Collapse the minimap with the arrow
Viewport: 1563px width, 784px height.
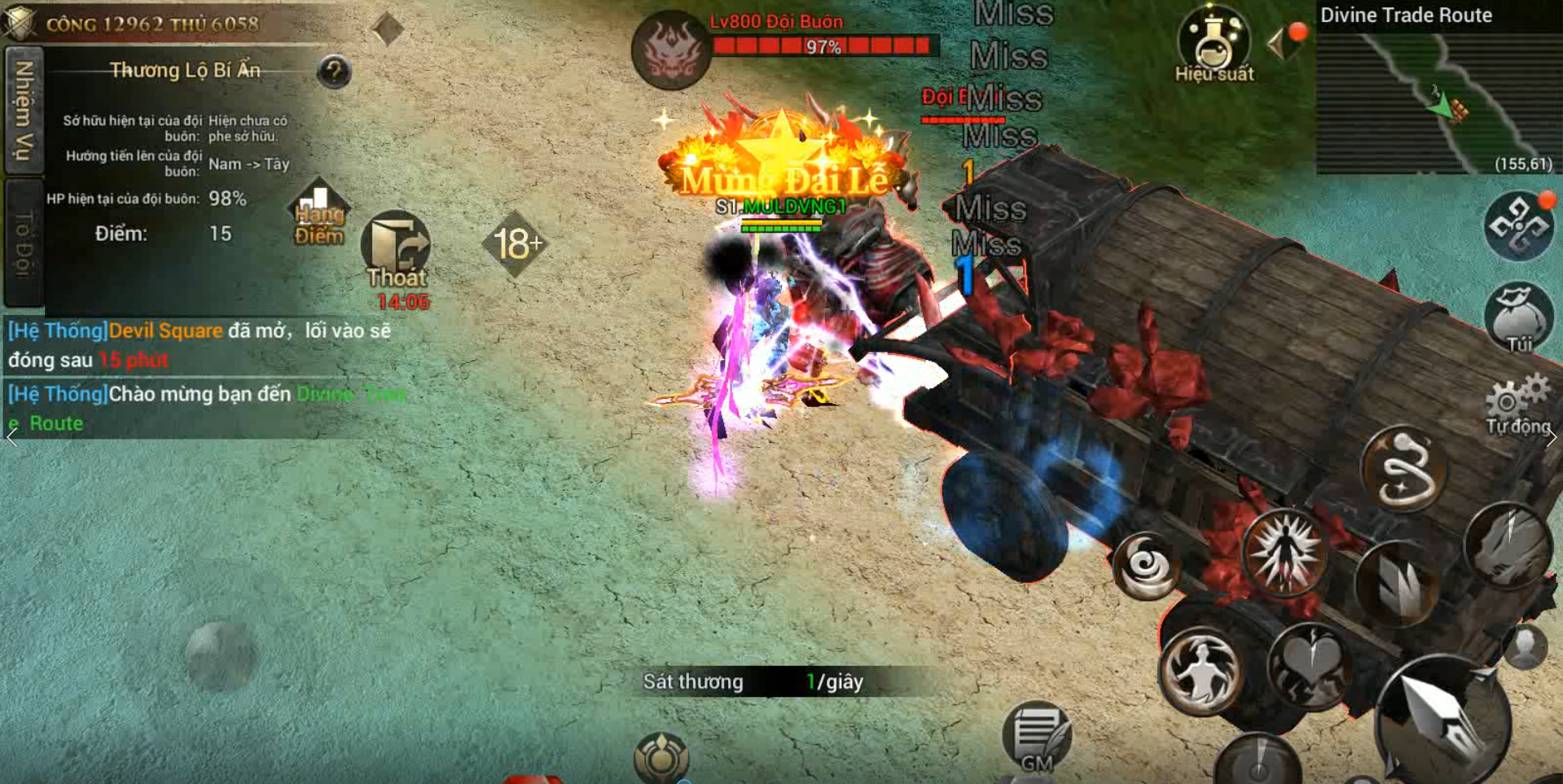[x=1276, y=43]
